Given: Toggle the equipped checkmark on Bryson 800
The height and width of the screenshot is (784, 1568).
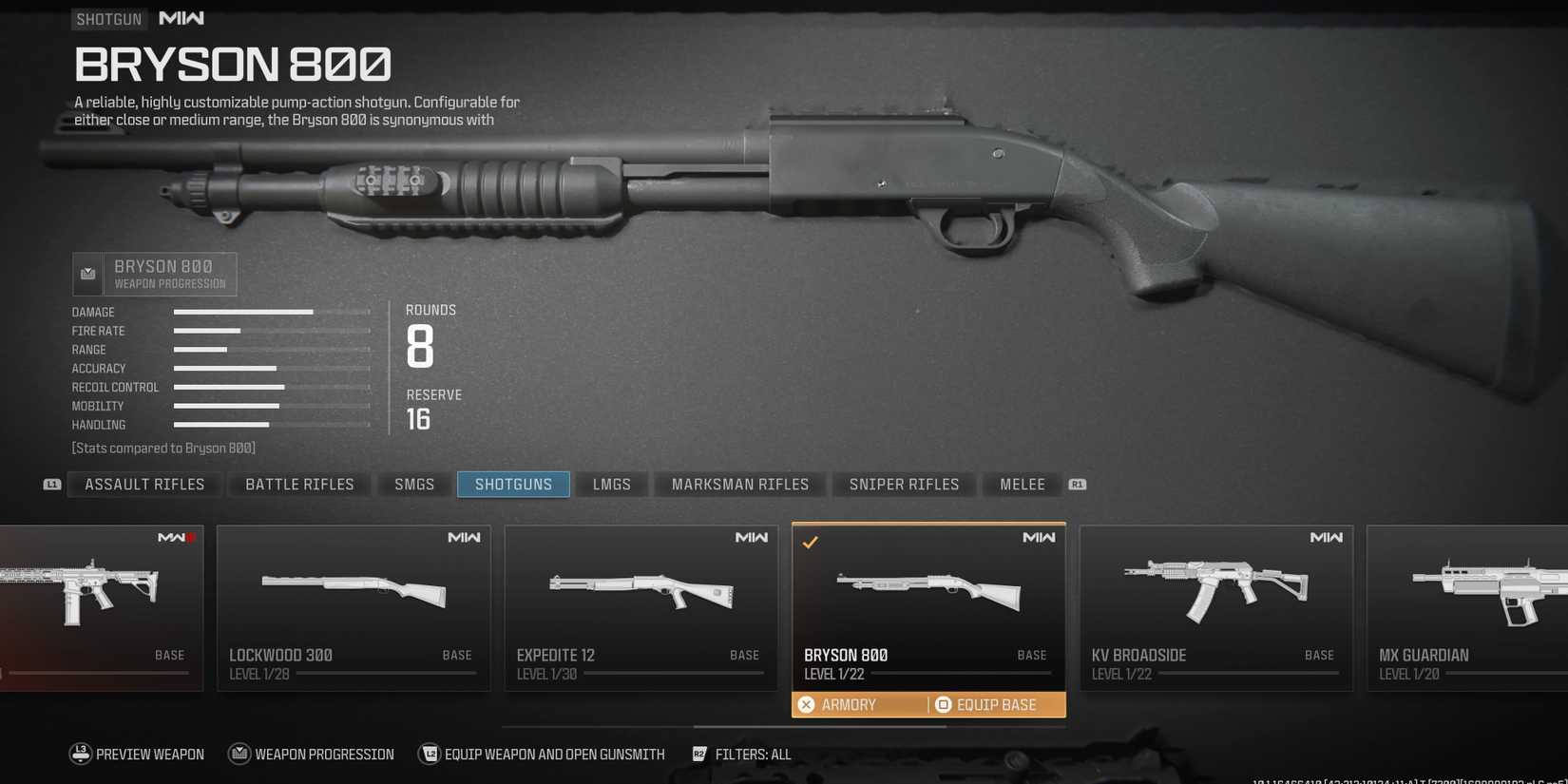Looking at the screenshot, I should (x=812, y=542).
